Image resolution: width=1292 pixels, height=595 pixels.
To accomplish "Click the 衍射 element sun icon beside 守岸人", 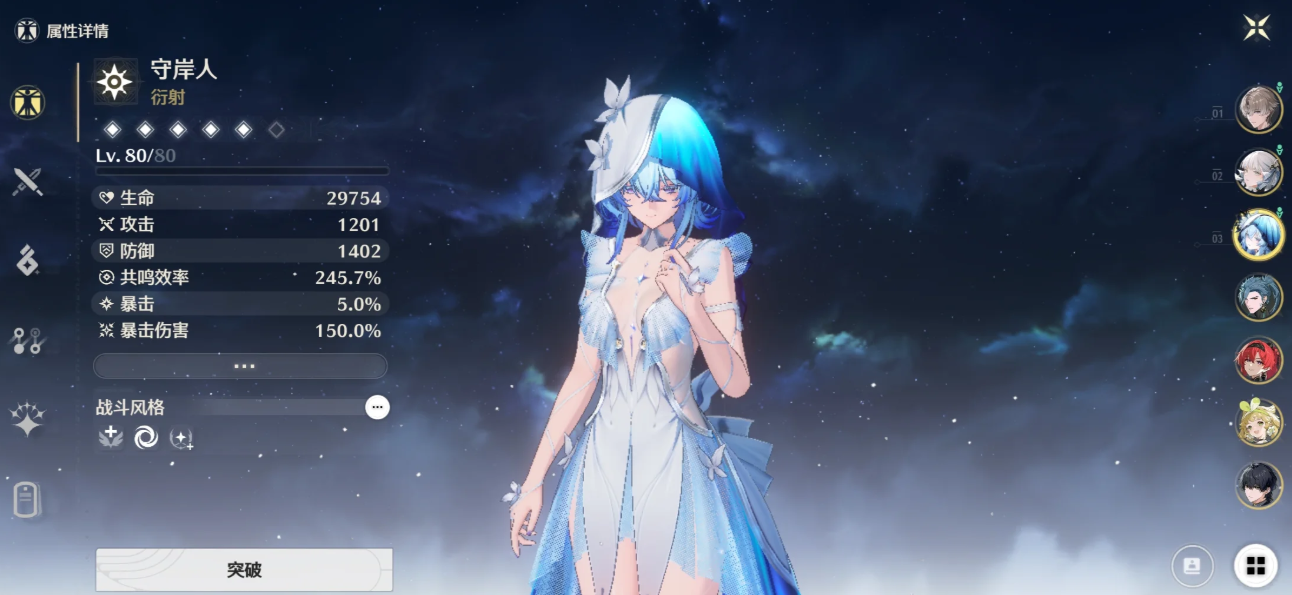I will pos(116,81).
